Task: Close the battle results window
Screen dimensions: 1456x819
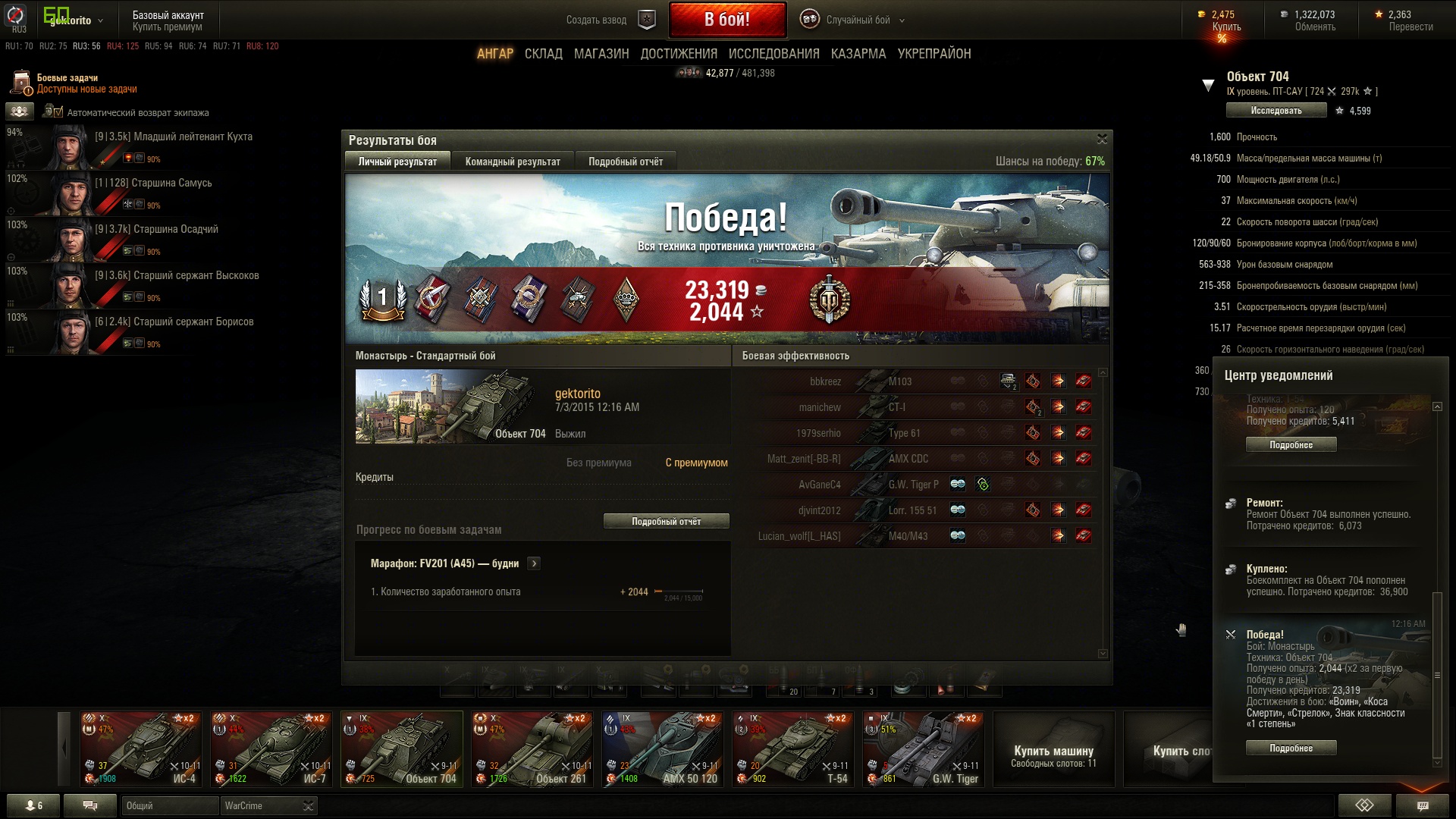Action: click(1102, 139)
